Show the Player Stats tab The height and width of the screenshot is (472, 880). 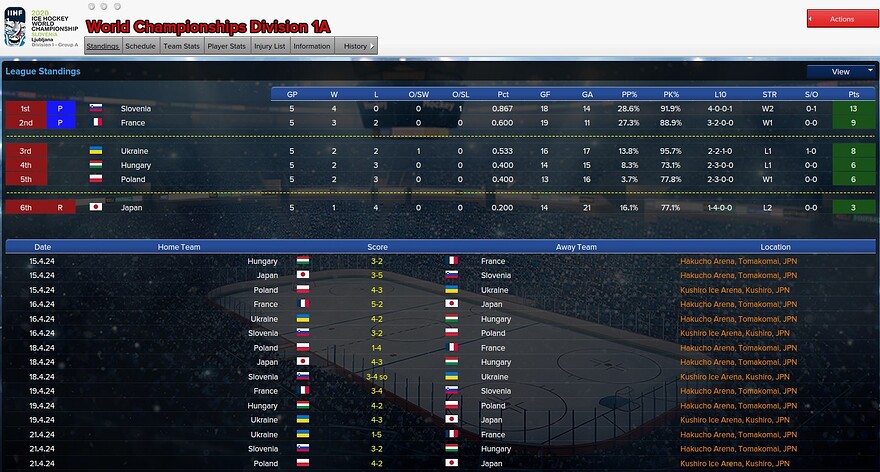point(227,46)
